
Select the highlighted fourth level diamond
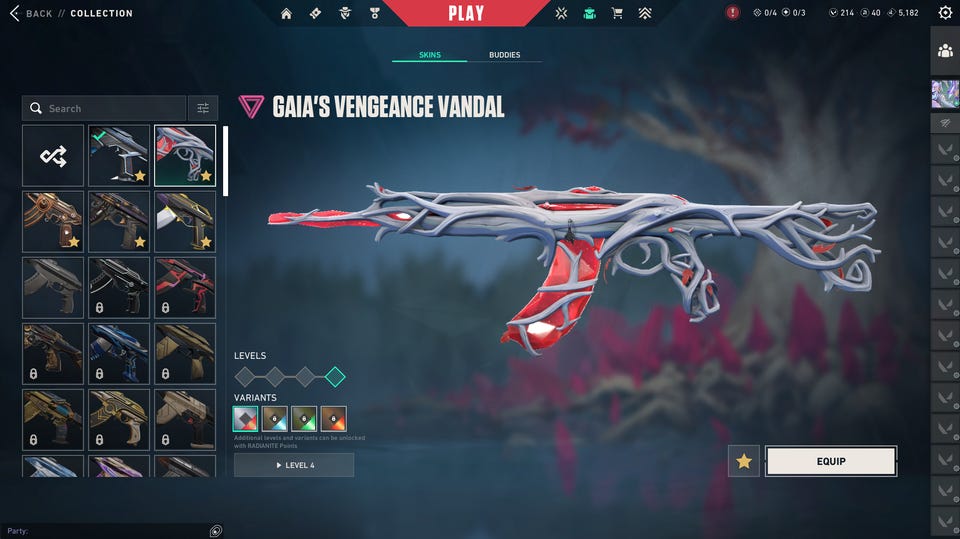pos(335,377)
